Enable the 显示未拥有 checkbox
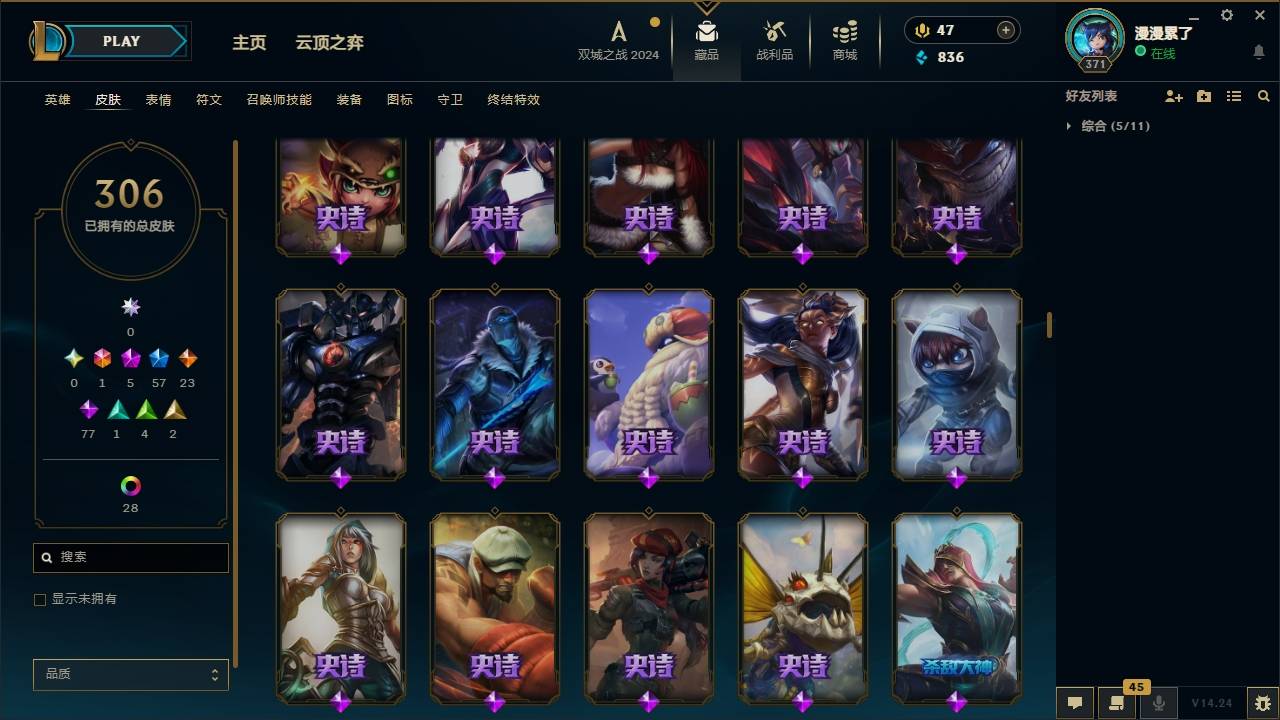 tap(40, 599)
